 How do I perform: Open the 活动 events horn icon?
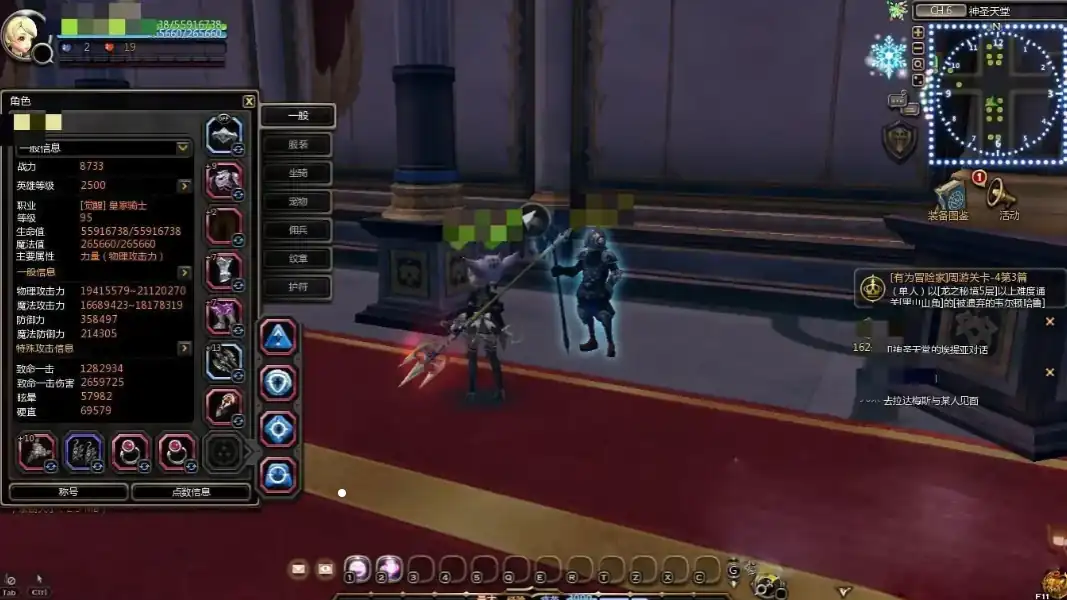[1004, 197]
